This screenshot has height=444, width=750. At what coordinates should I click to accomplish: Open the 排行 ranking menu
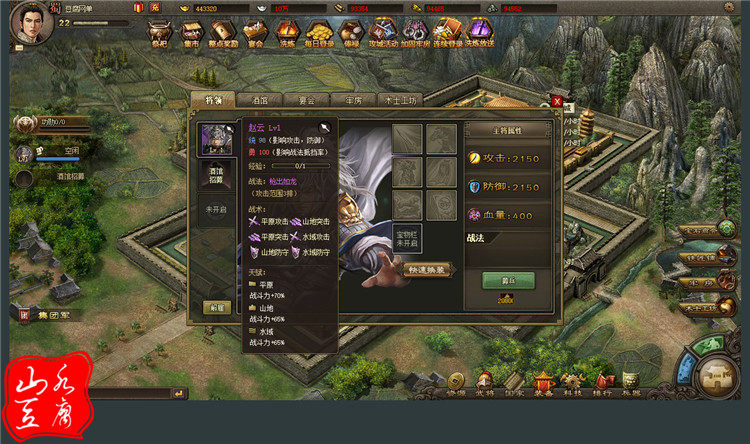[603, 381]
